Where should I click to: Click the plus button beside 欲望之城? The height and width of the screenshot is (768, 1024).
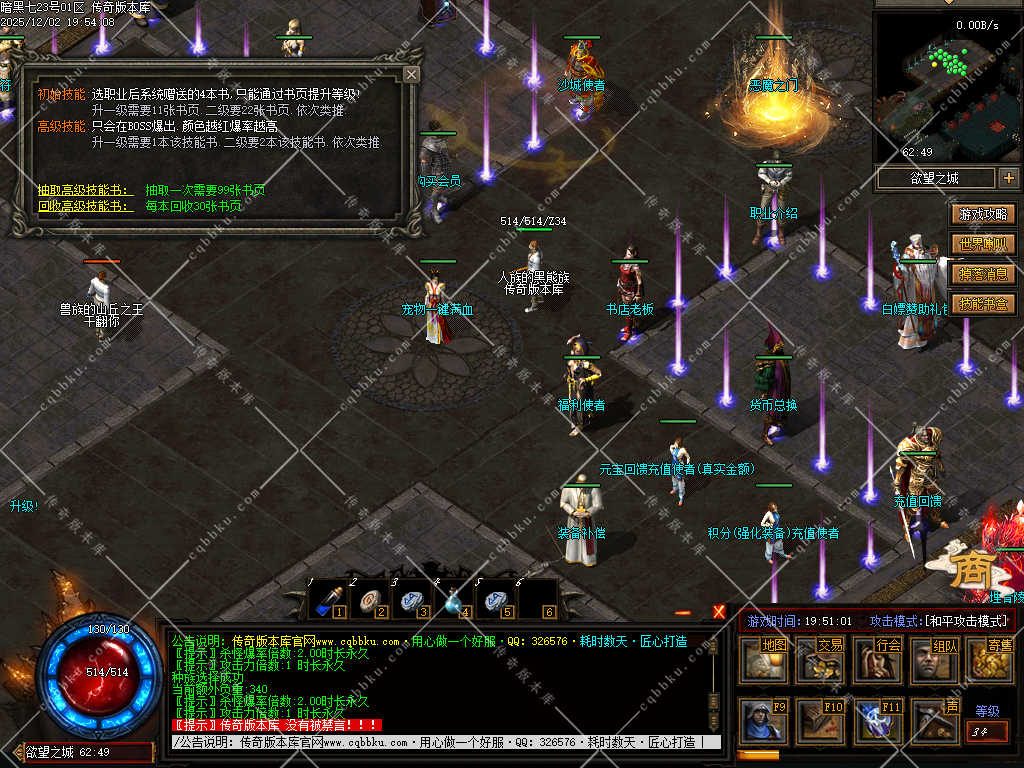coord(1007,178)
